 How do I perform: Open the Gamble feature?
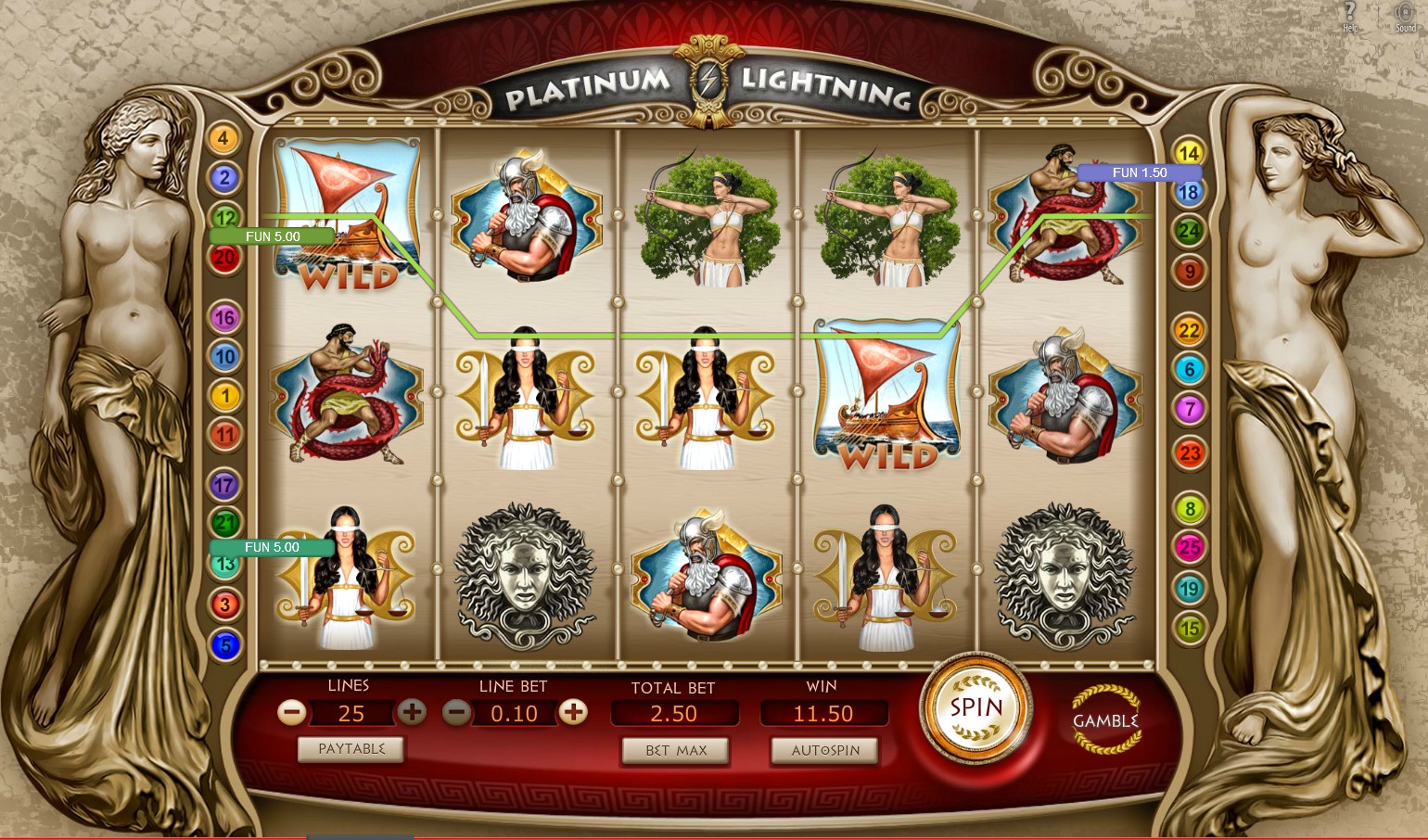[x=1105, y=719]
